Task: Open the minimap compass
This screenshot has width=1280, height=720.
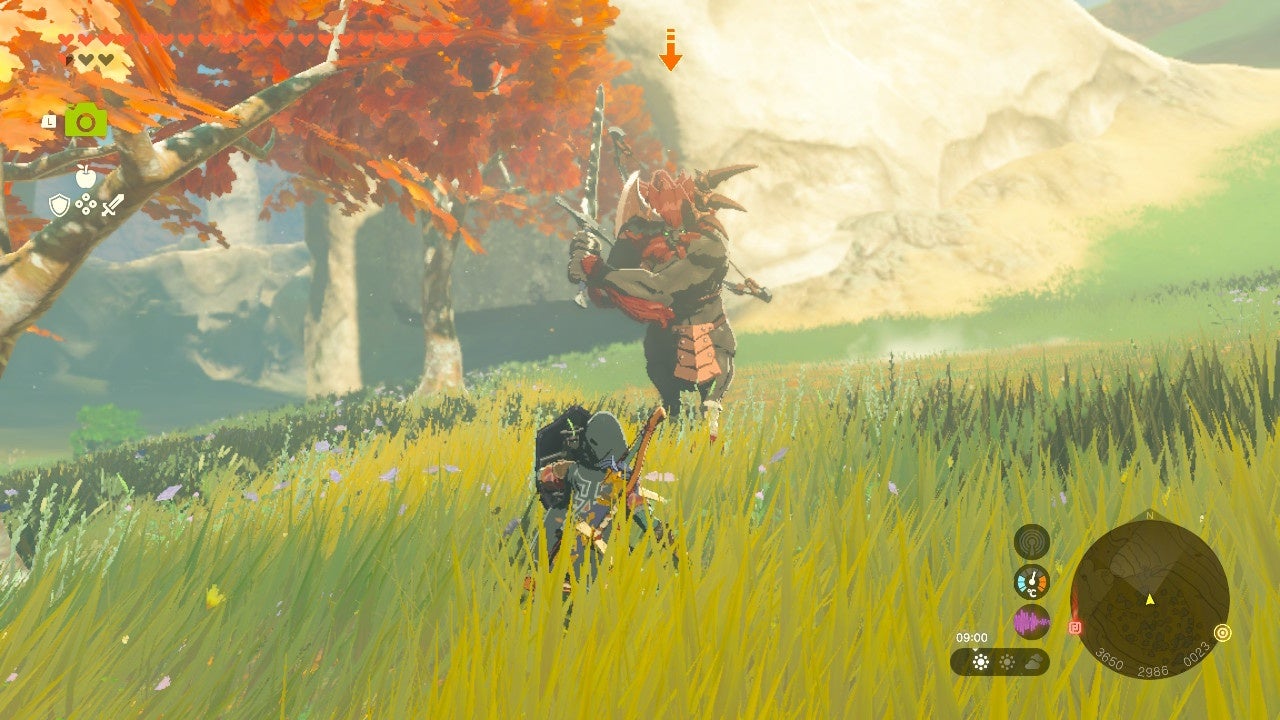Action: [1152, 600]
